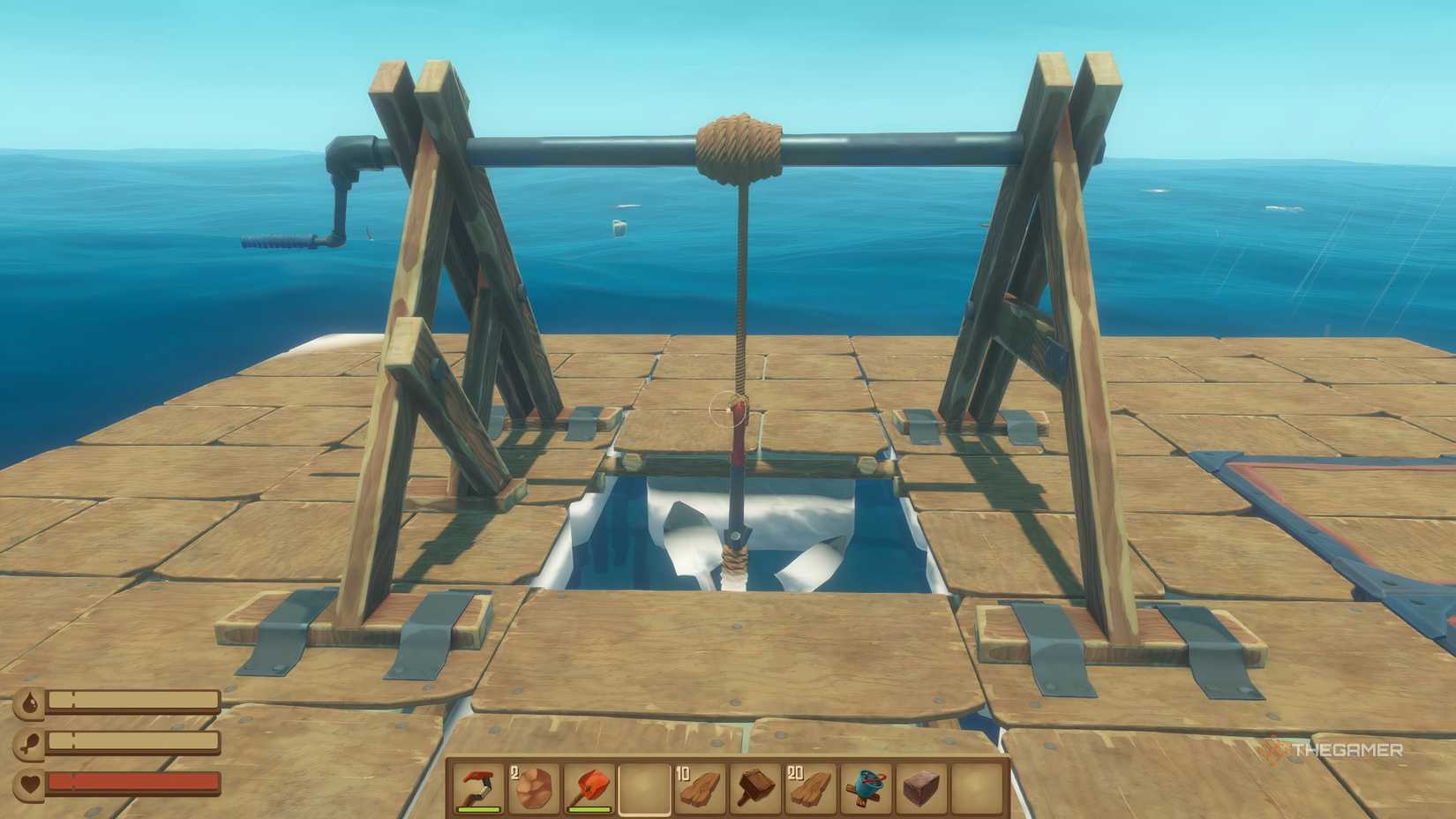Click the hunger level bar
The height and width of the screenshot is (819, 1456).
click(132, 740)
